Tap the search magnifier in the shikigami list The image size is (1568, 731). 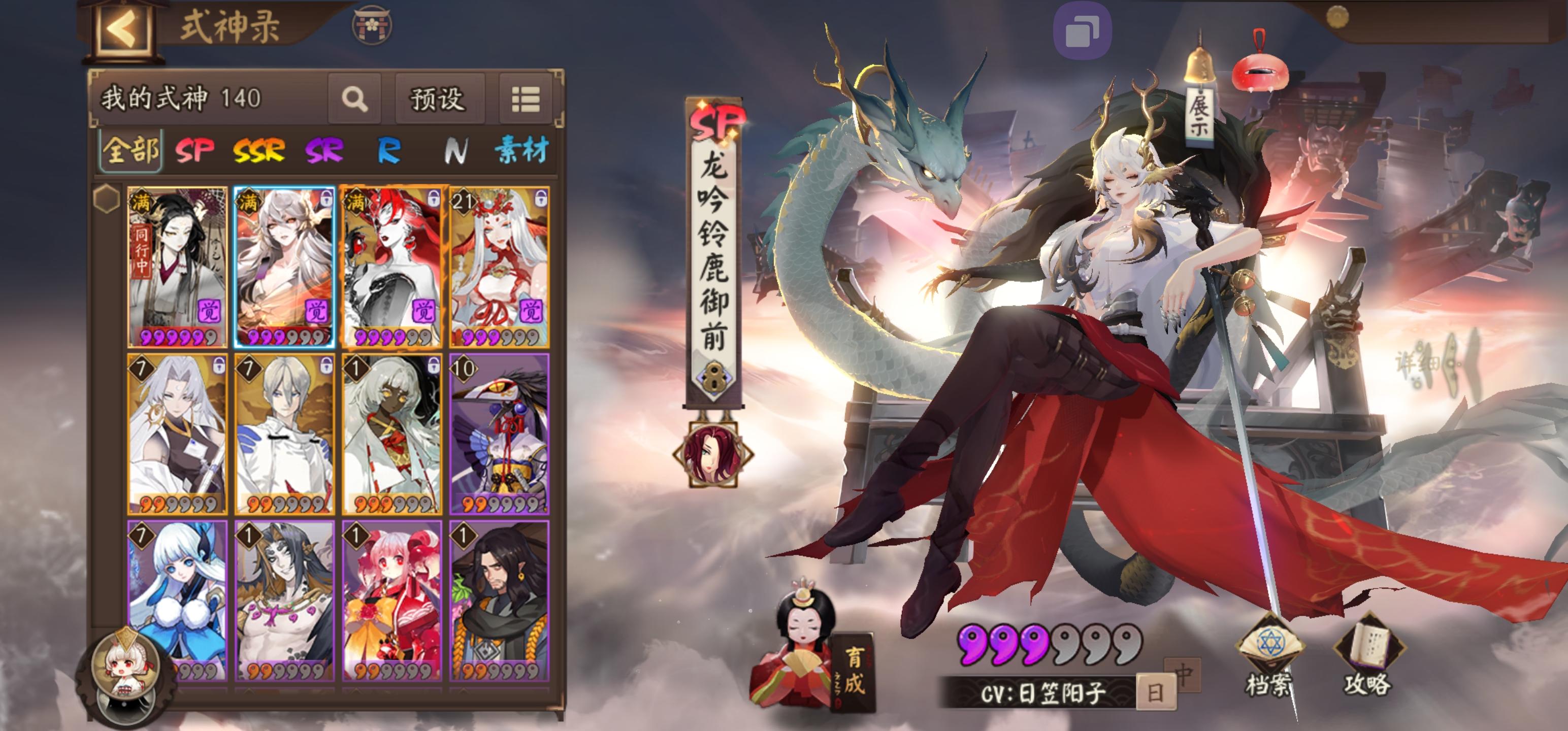tap(356, 98)
